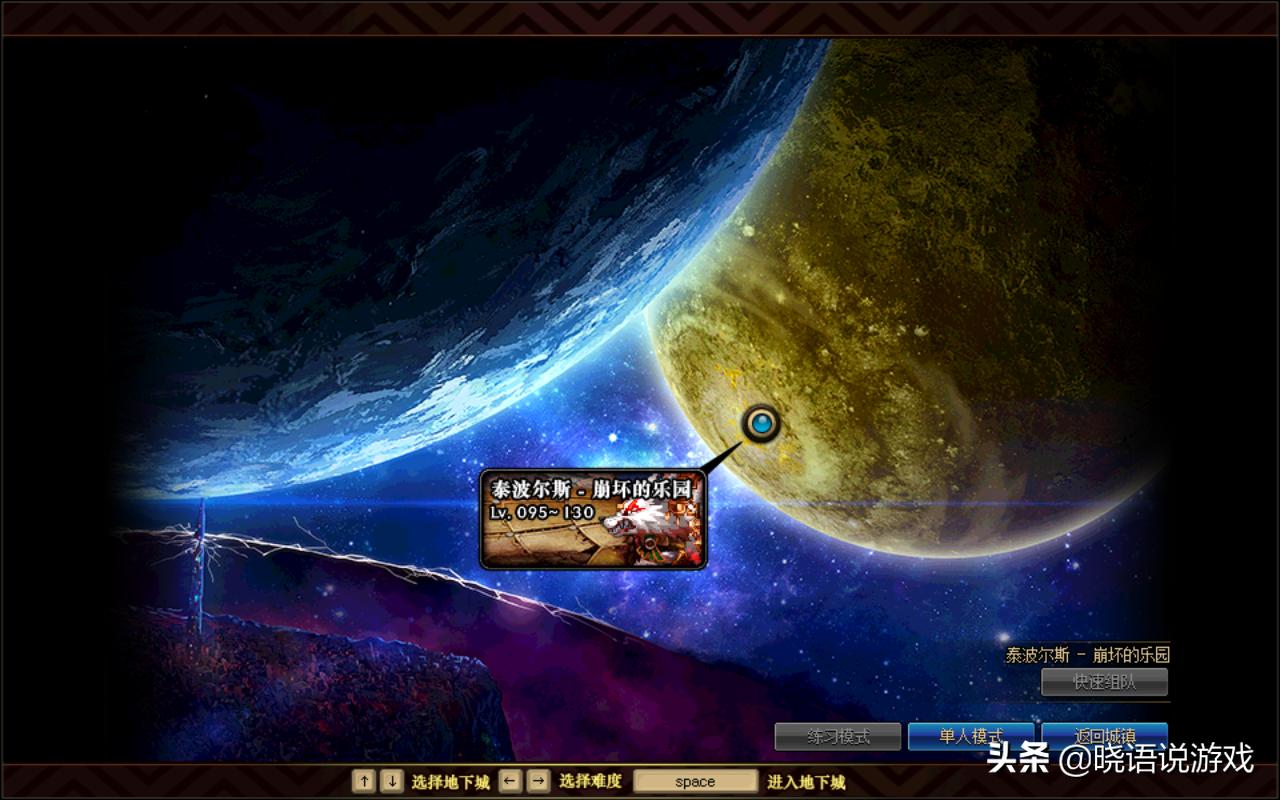Activate 快速组队 (Quick Party) matching
This screenshot has height=800, width=1280.
point(1105,683)
